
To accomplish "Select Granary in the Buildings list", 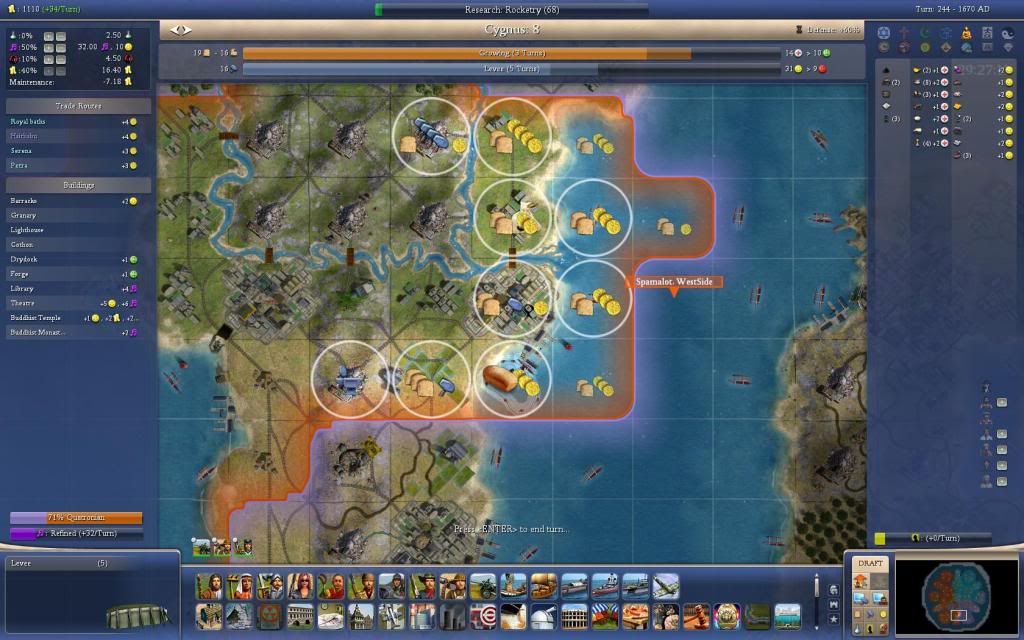I will point(23,215).
